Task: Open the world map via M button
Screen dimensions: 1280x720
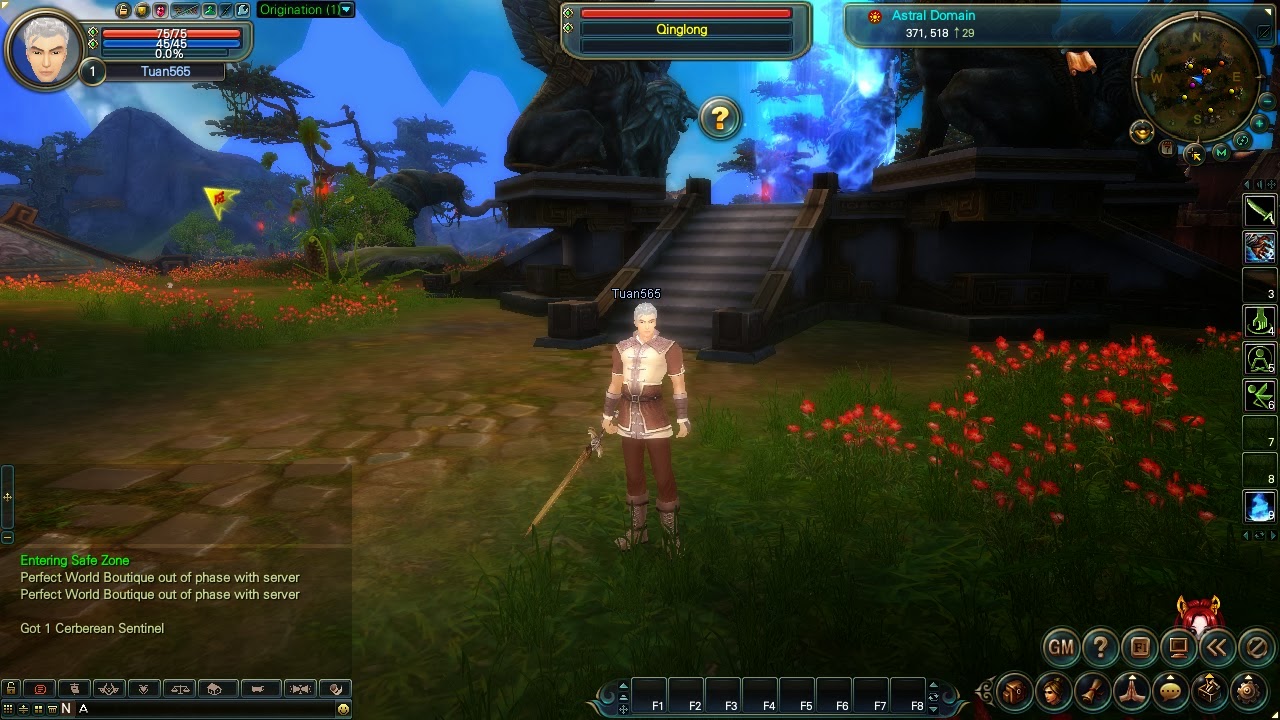Action: click(x=1221, y=153)
